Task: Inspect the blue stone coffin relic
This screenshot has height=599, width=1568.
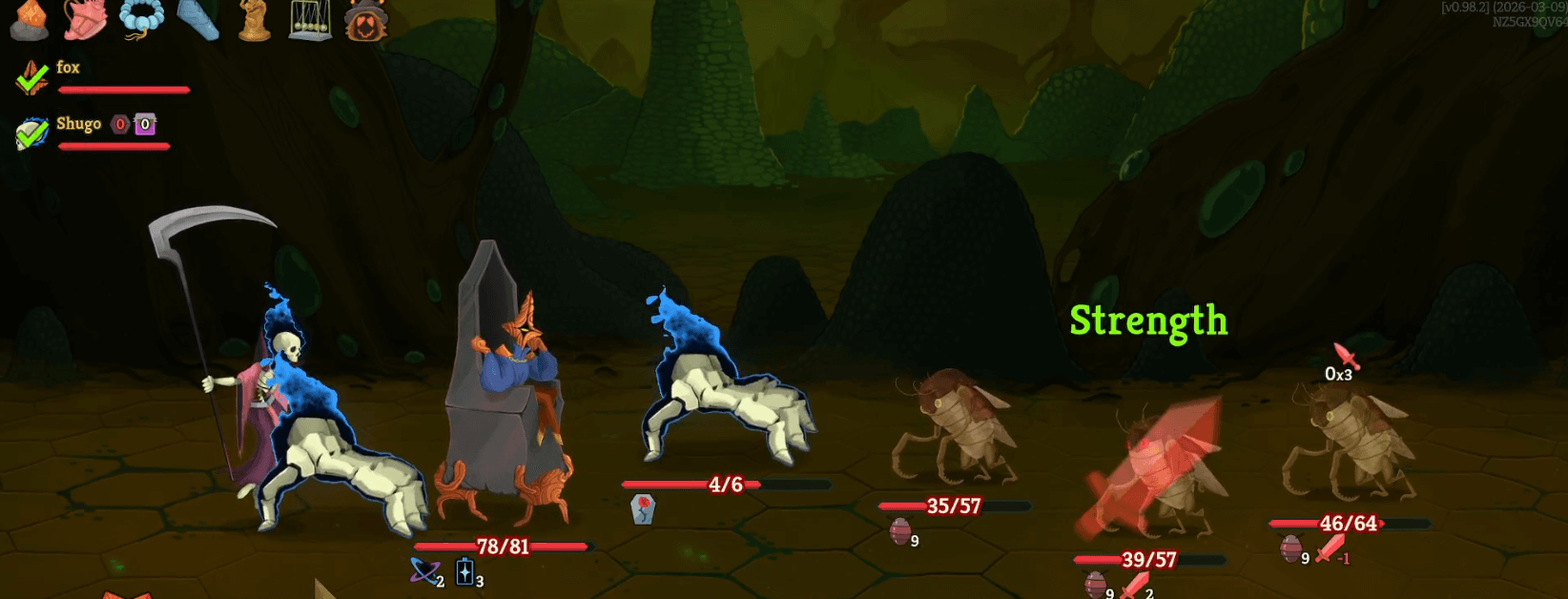Action: [197, 20]
